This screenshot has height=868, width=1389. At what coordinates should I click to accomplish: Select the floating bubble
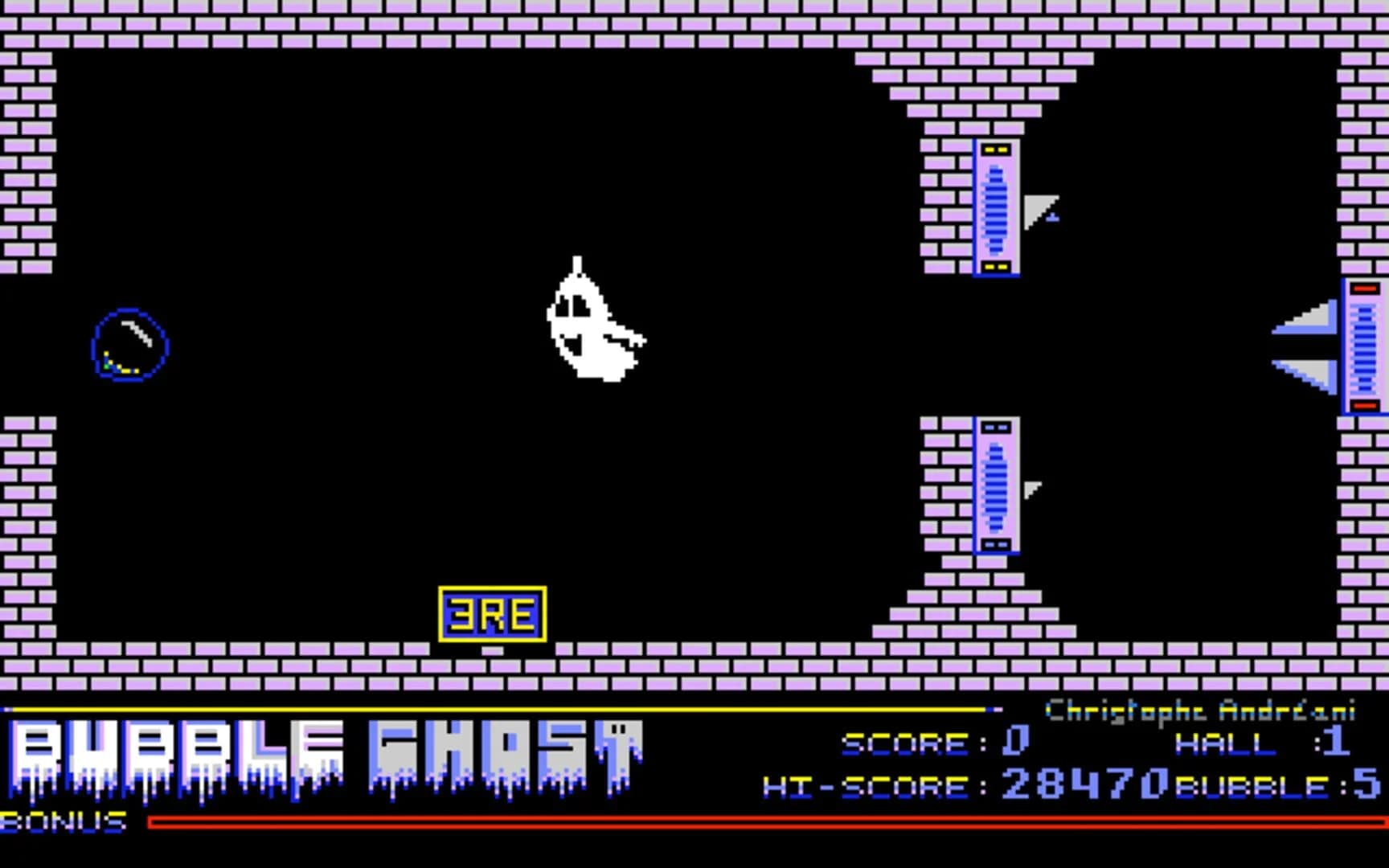click(x=130, y=344)
